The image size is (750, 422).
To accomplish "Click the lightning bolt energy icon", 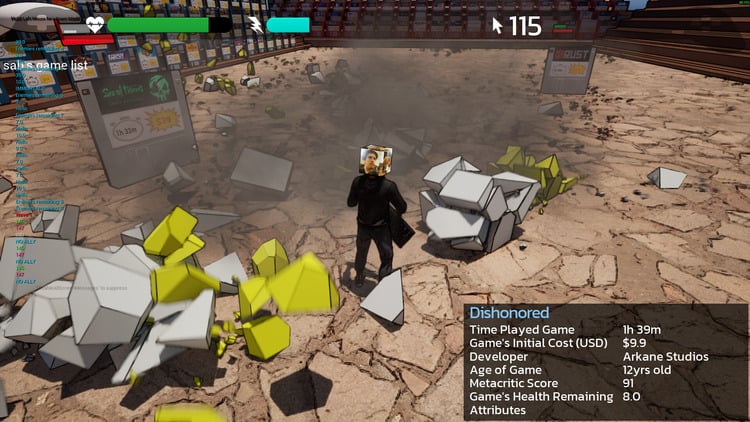I will coord(255,25).
